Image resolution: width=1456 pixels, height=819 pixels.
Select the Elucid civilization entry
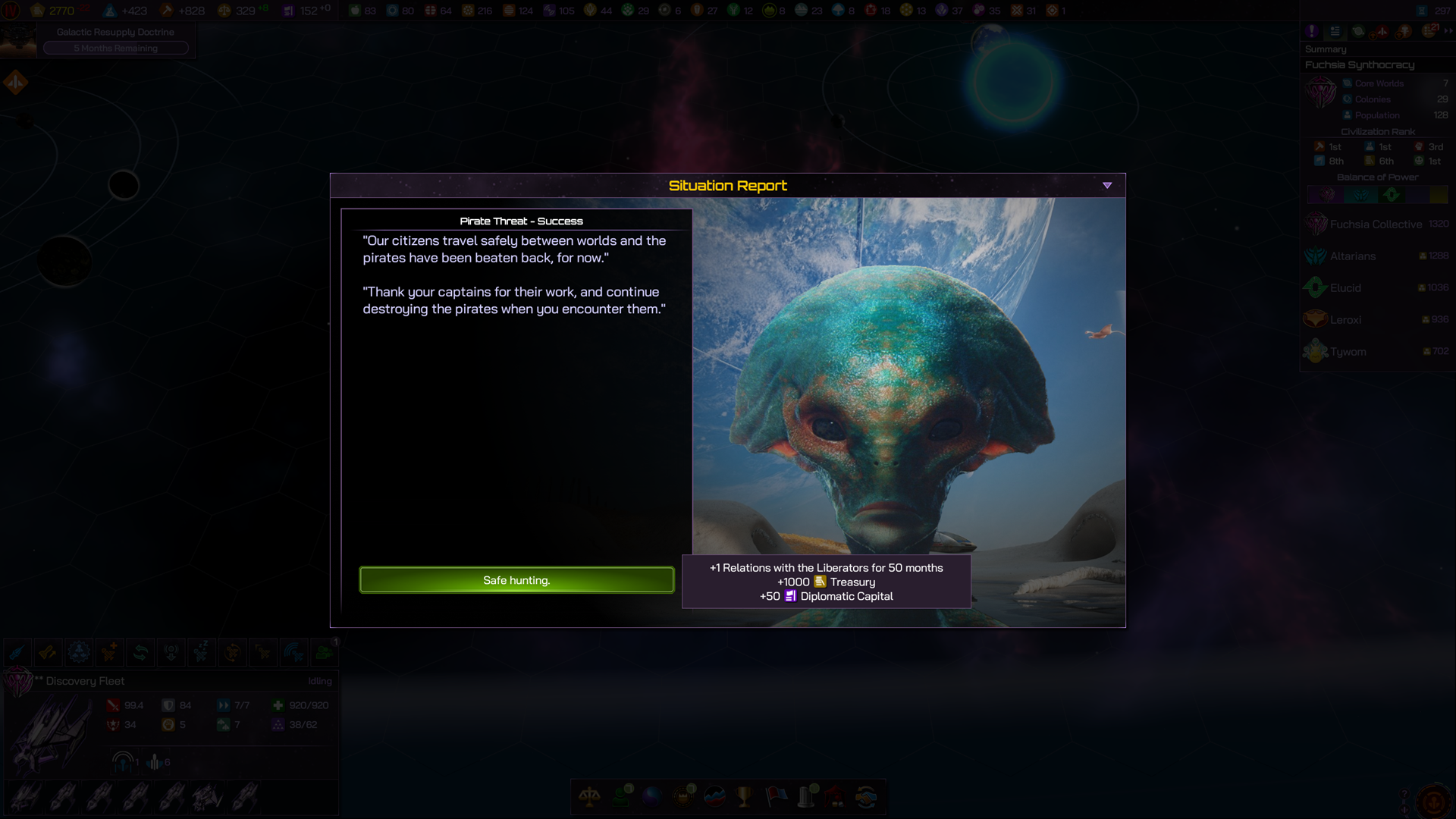1345,288
